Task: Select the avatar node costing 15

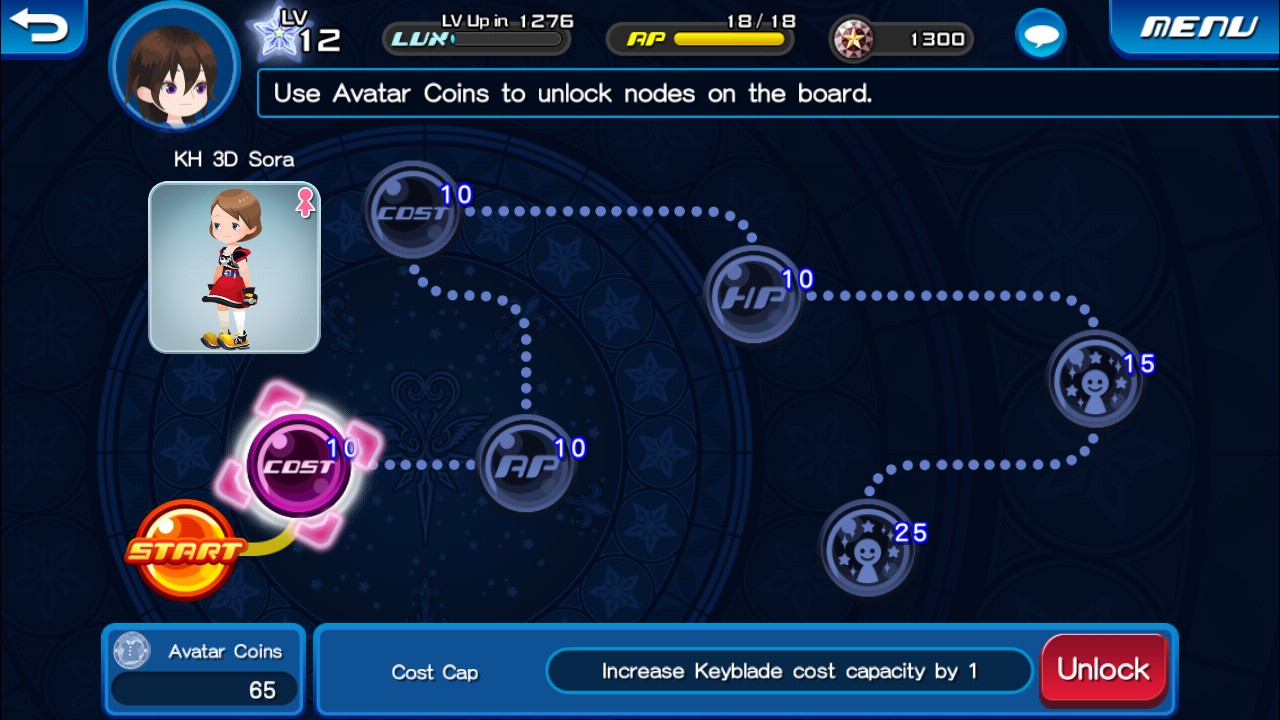Action: pos(1094,379)
